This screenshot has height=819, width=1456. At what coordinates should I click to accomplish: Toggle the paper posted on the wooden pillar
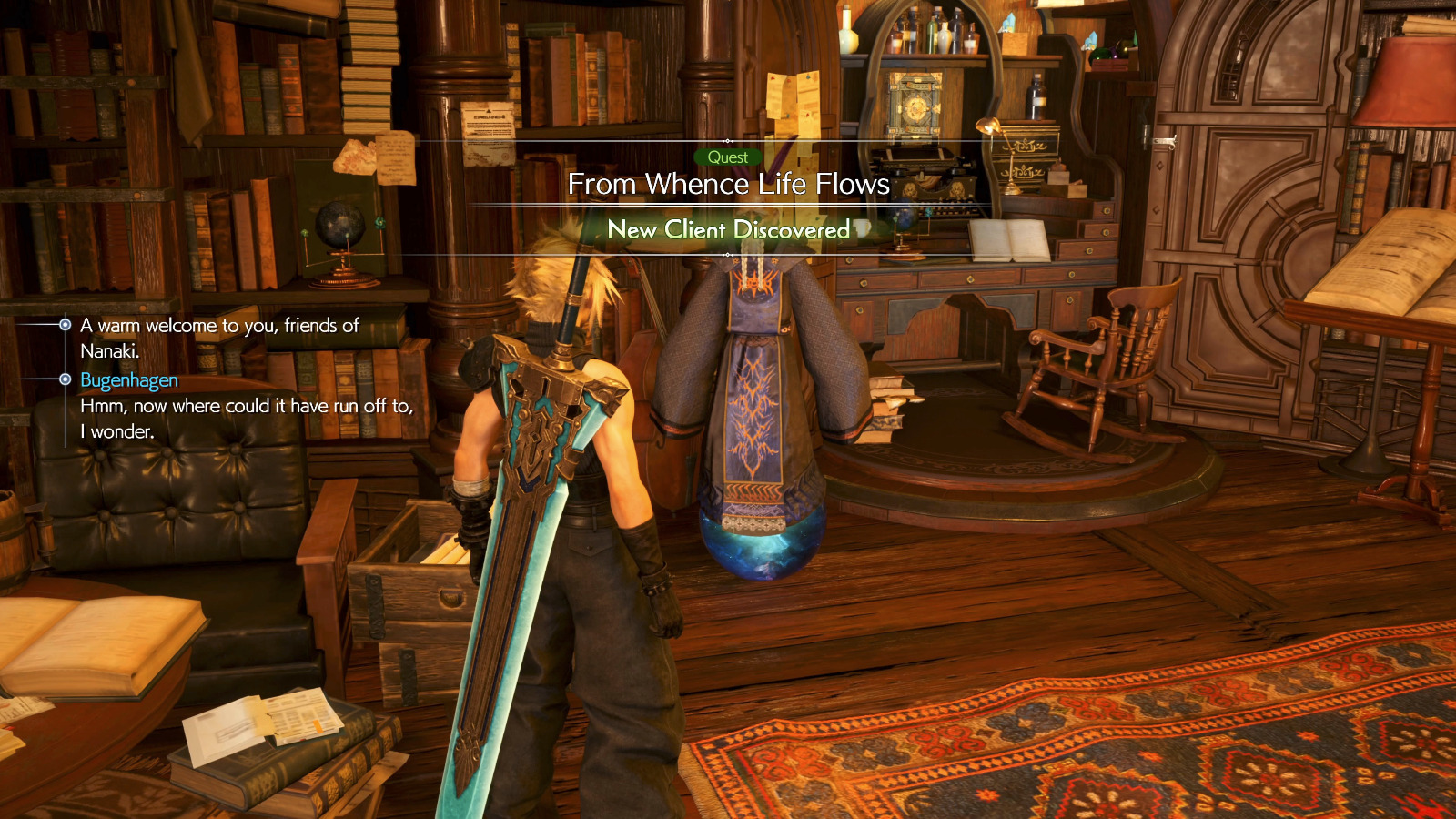[x=487, y=132]
